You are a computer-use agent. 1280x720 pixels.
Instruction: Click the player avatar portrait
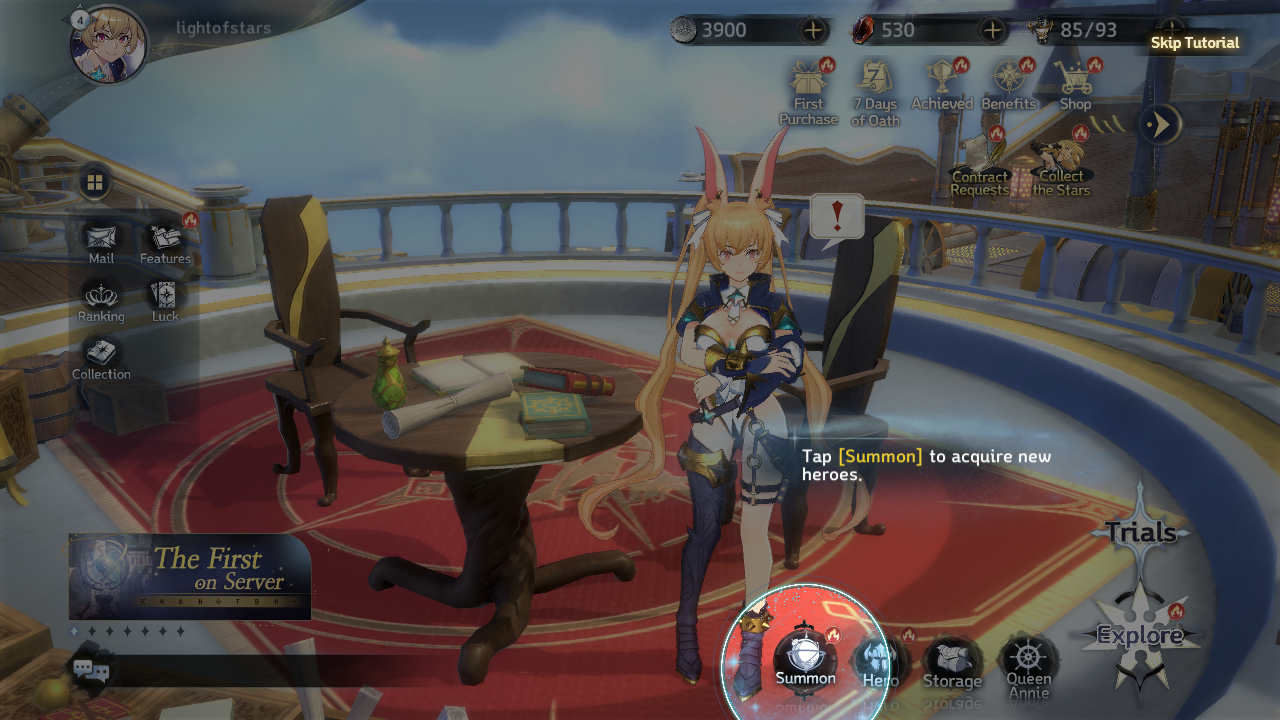click(109, 44)
